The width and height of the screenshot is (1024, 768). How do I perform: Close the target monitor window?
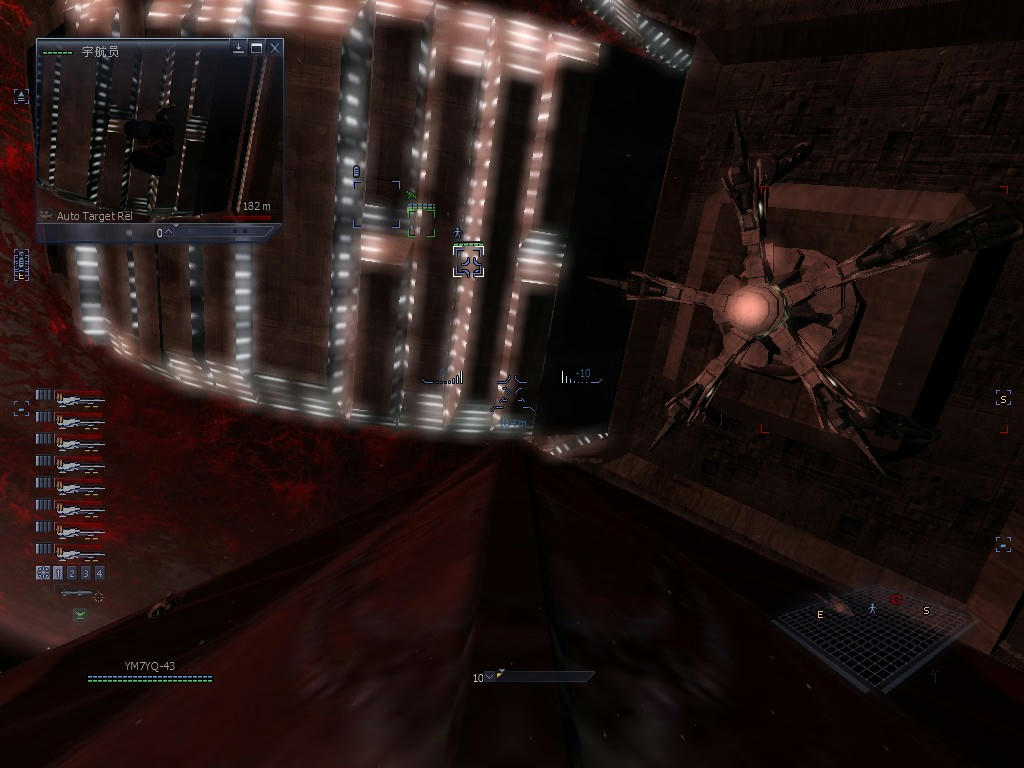pyautogui.click(x=275, y=47)
